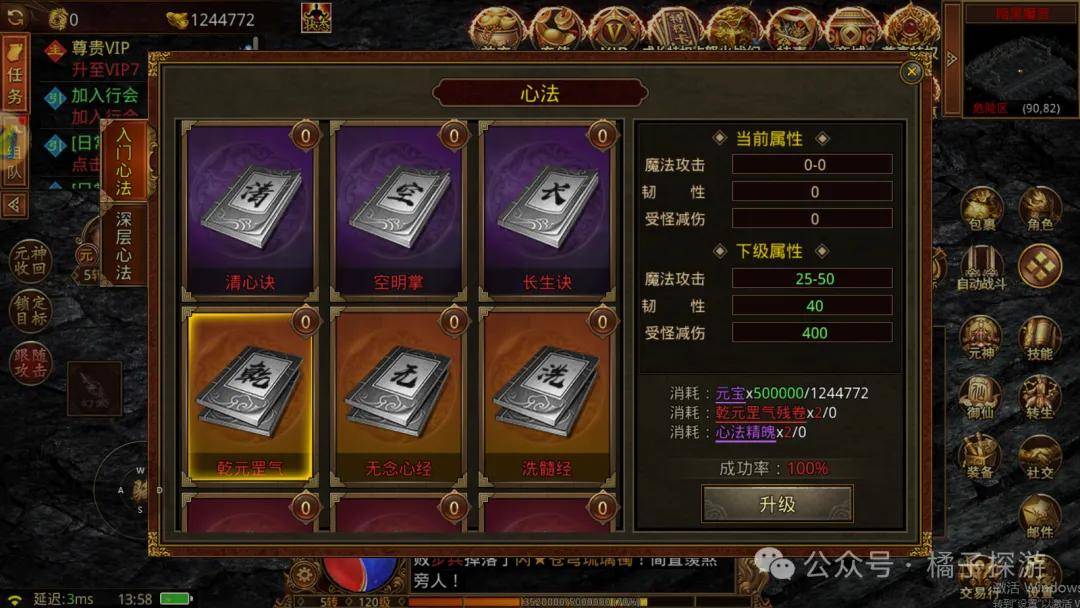Open the 转生 rebirth icon
The image size is (1080, 608).
pos(1040,399)
